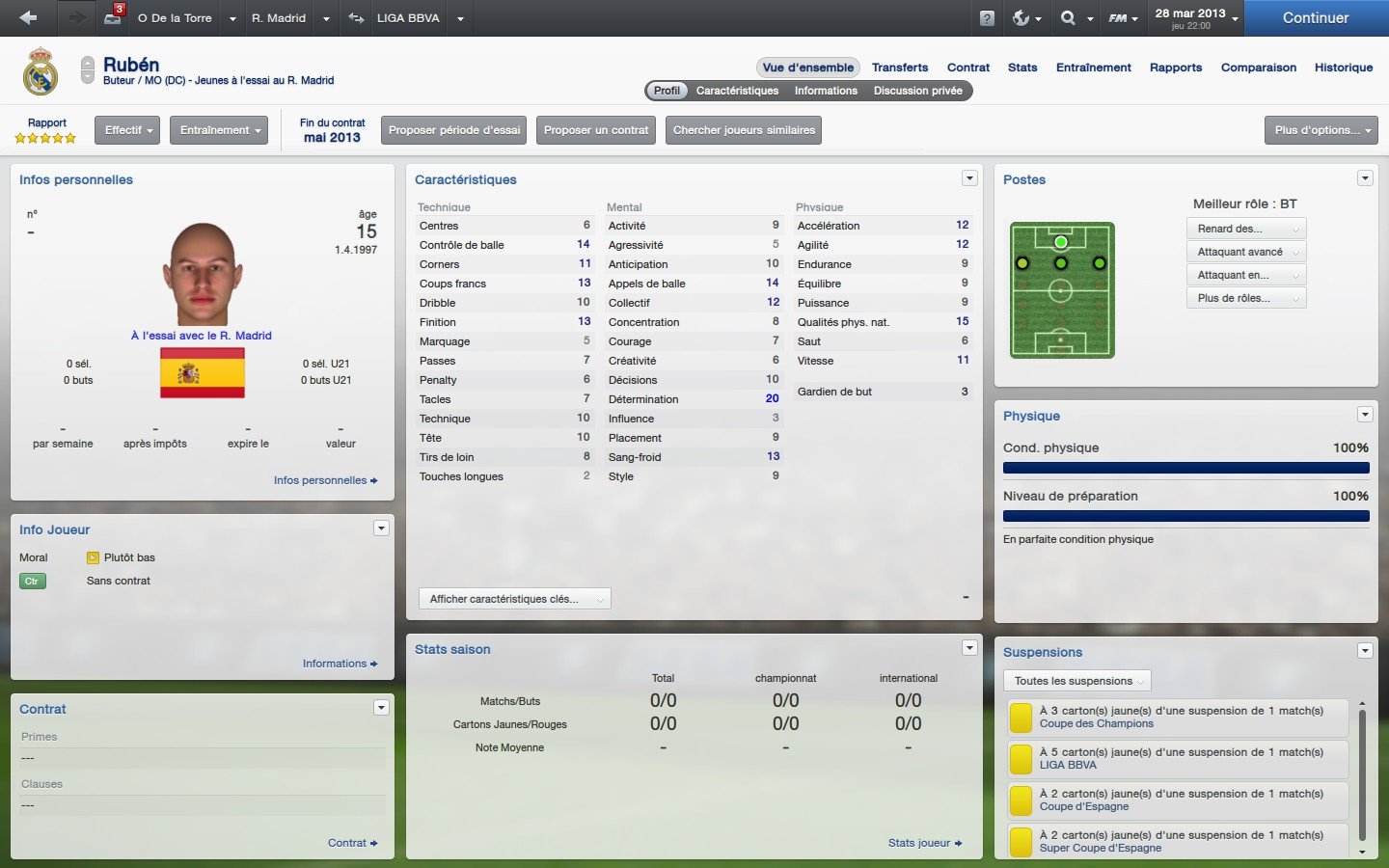Switch to the Transferts tab

(899, 68)
